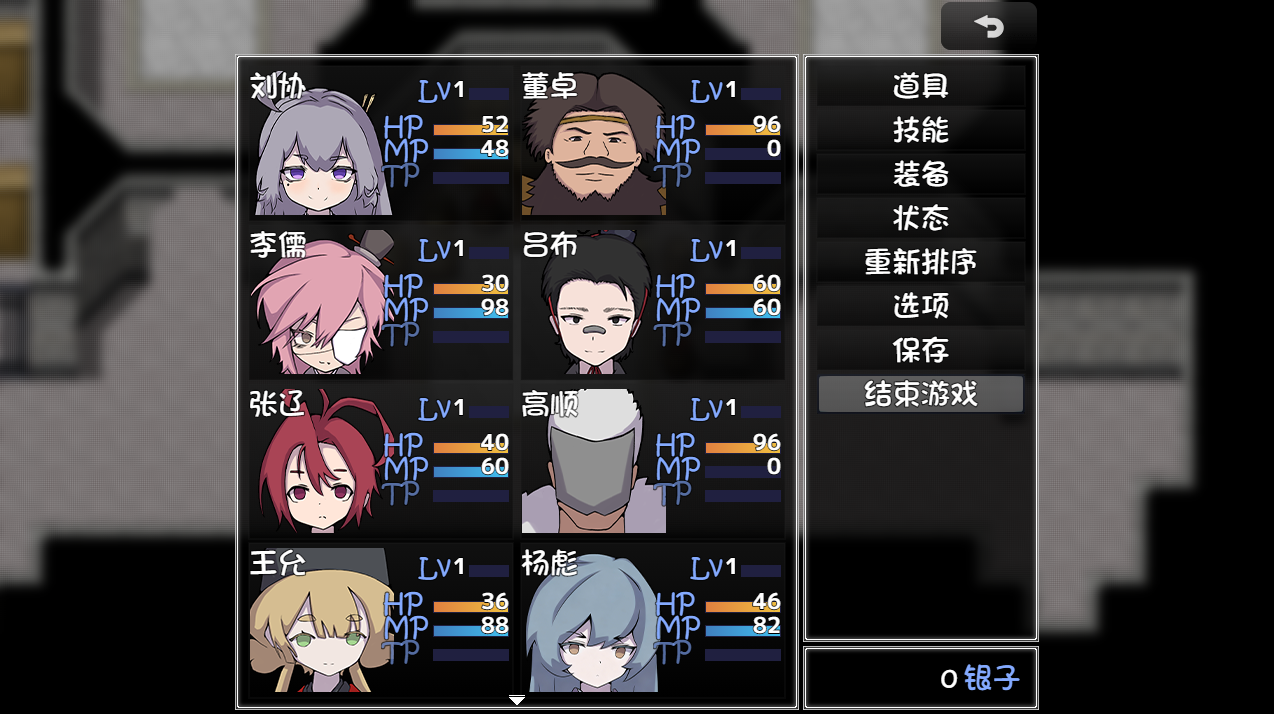Open the 装备 (Equipment) menu
Screen dimensions: 1274x714
[x=920, y=174]
